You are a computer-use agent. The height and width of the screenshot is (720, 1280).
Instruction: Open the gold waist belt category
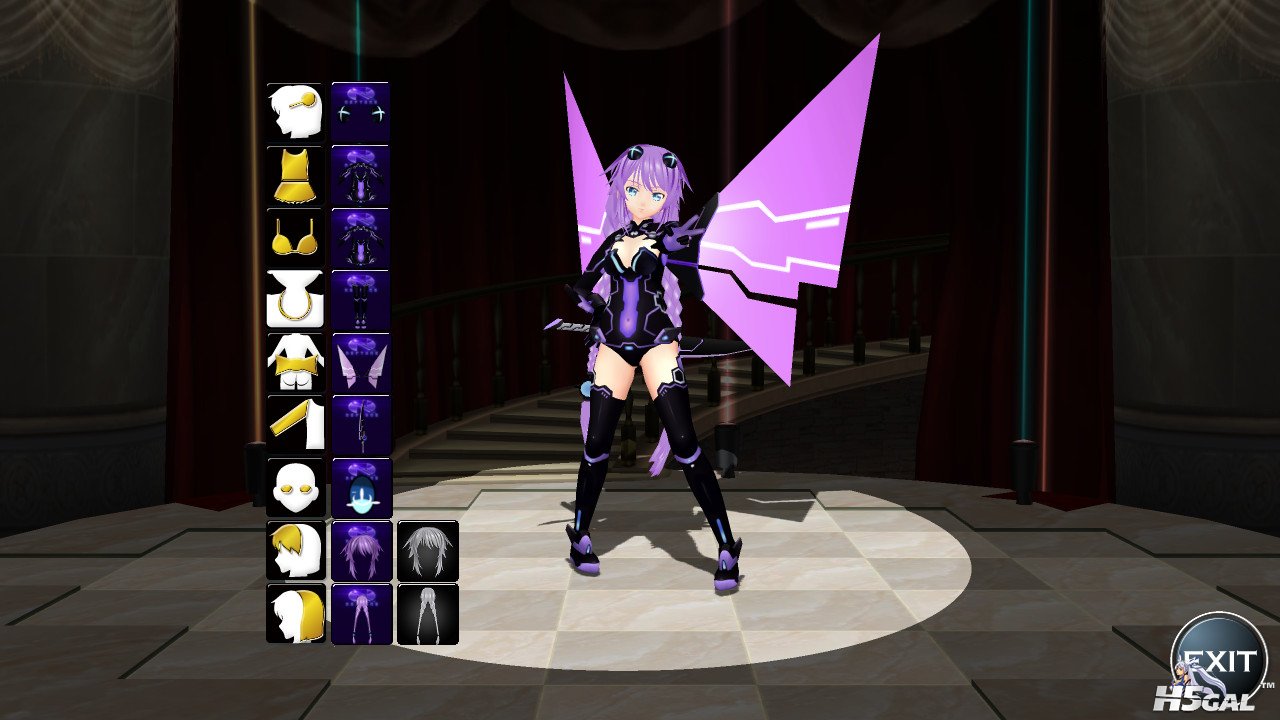tap(295, 362)
